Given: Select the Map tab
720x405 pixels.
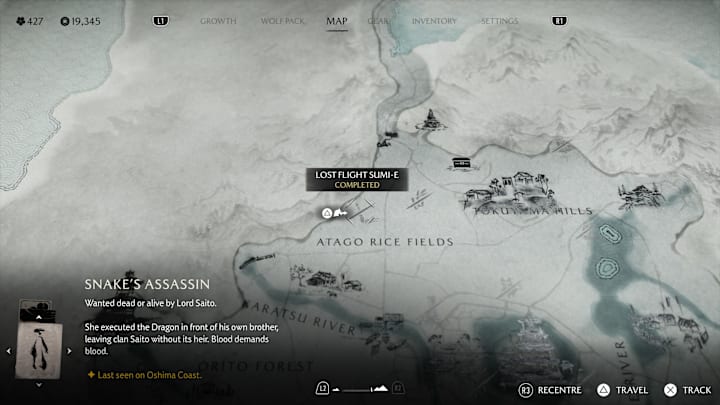Looking at the screenshot, I should tap(336, 21).
